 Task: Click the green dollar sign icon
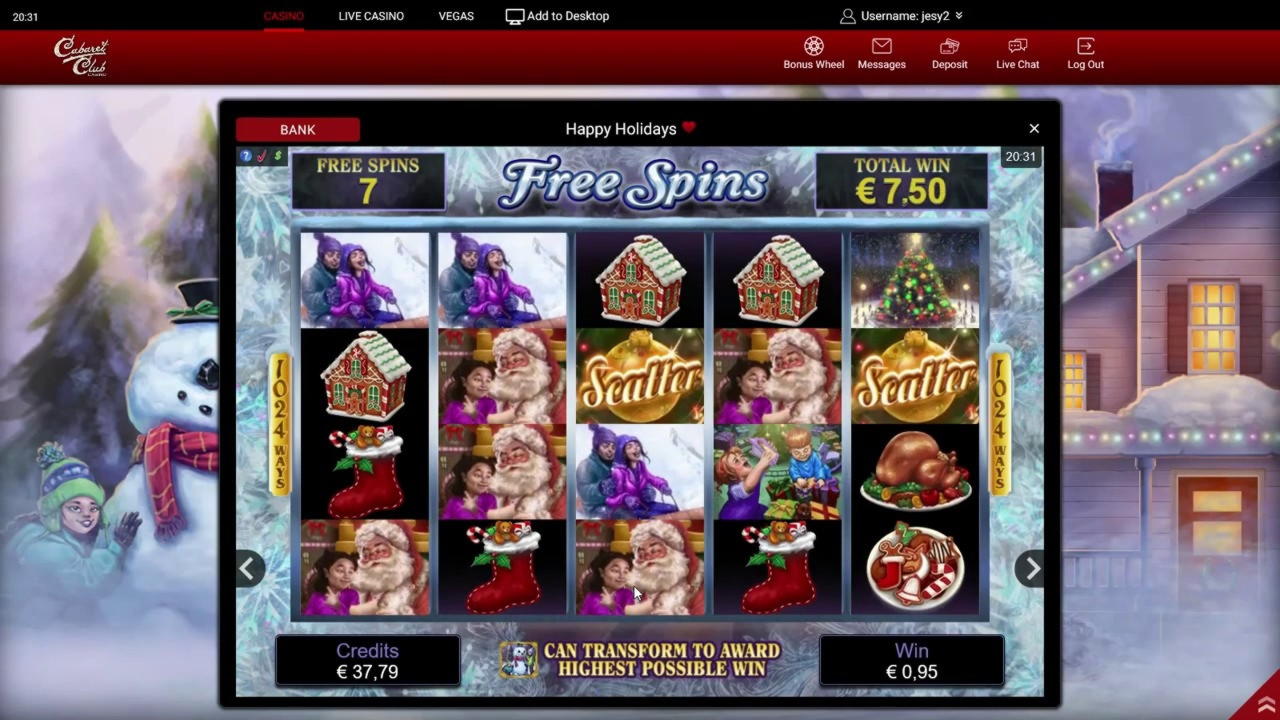pos(277,156)
